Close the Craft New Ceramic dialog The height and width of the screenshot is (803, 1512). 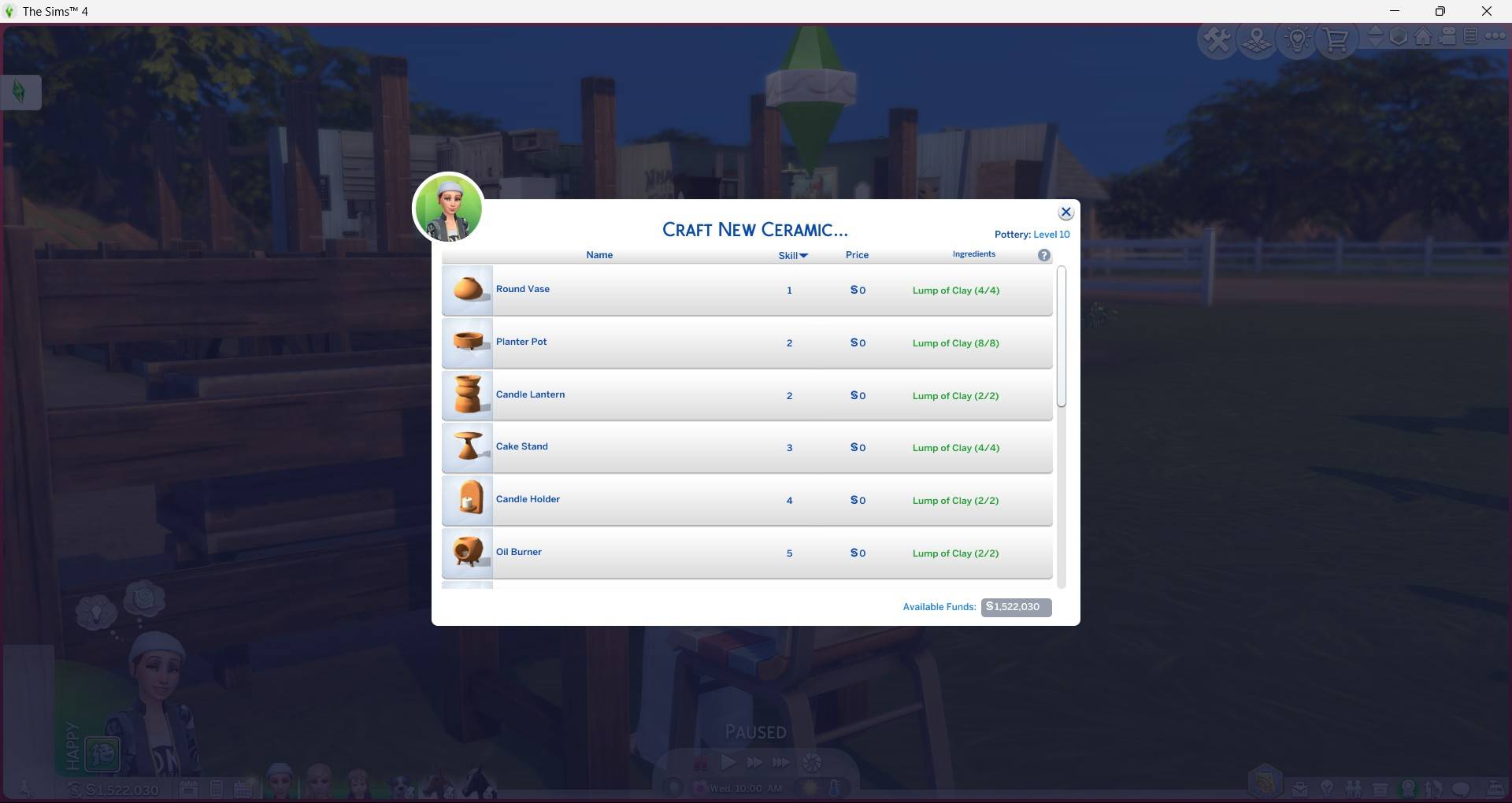(x=1065, y=211)
